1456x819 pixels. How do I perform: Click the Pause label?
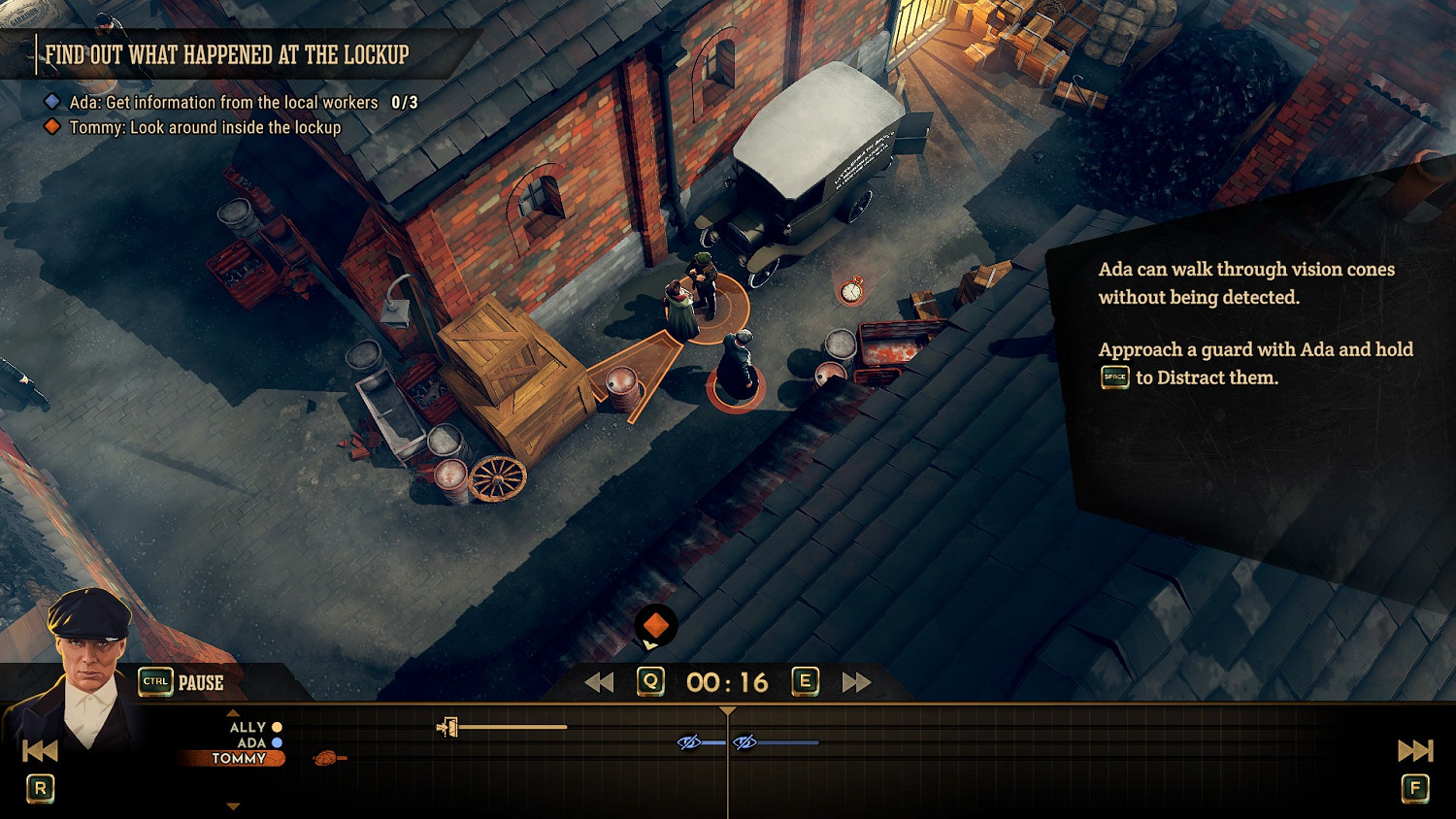click(201, 683)
